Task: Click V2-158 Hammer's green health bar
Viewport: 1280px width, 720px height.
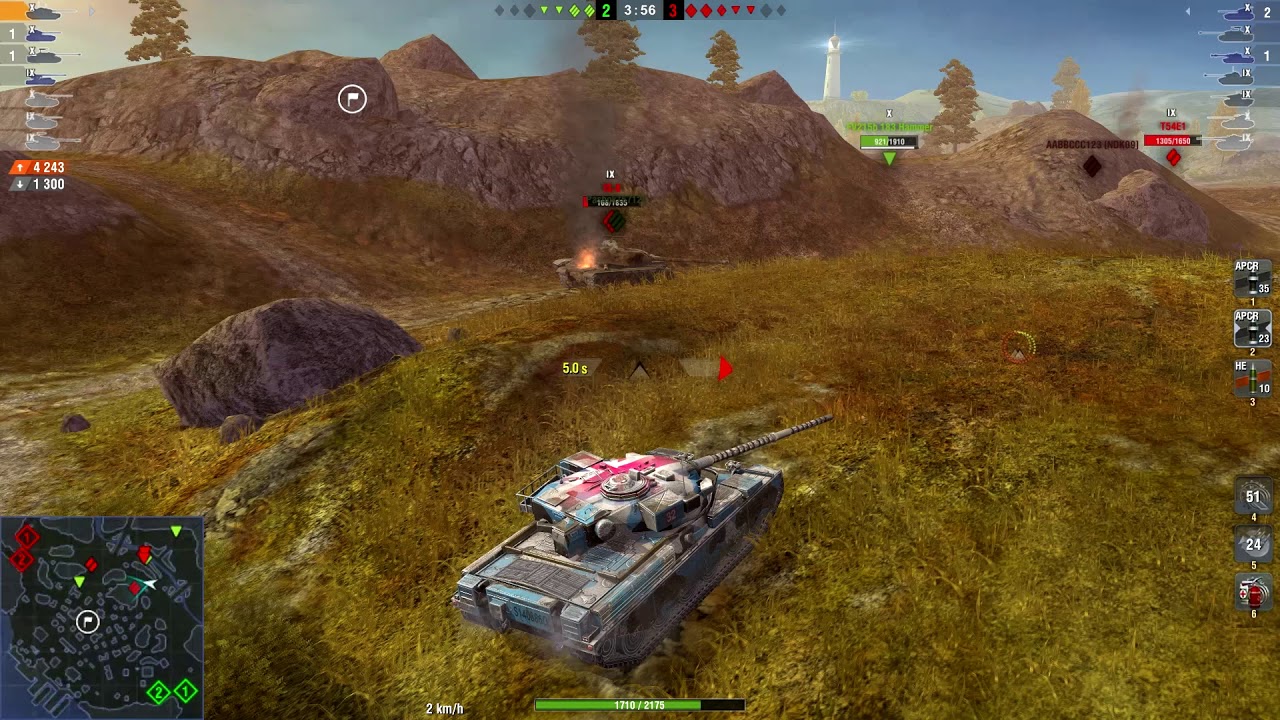Action: pos(889,140)
